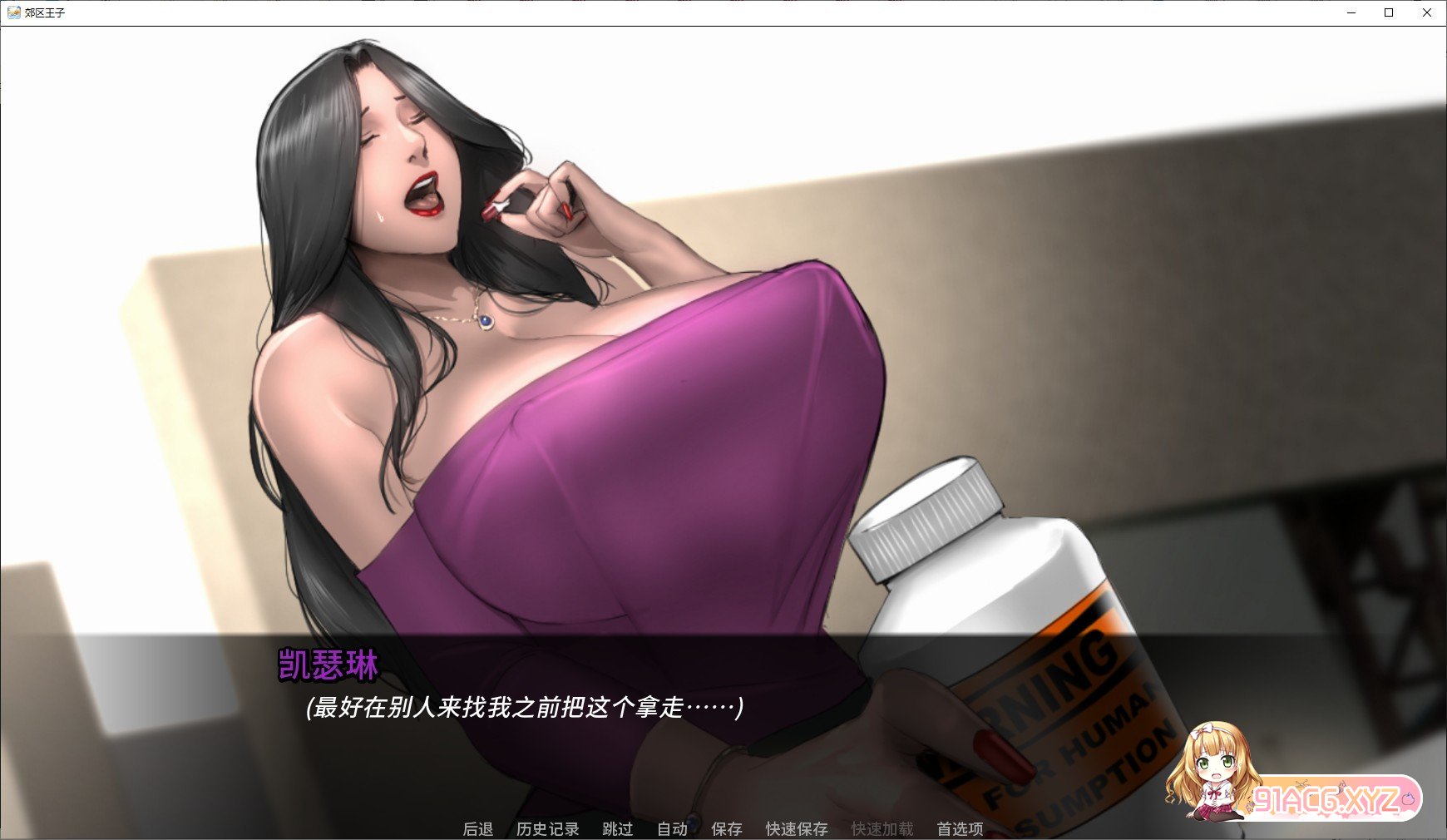Minimize the 郊区王子 game window
The height and width of the screenshot is (840, 1447).
click(x=1351, y=12)
